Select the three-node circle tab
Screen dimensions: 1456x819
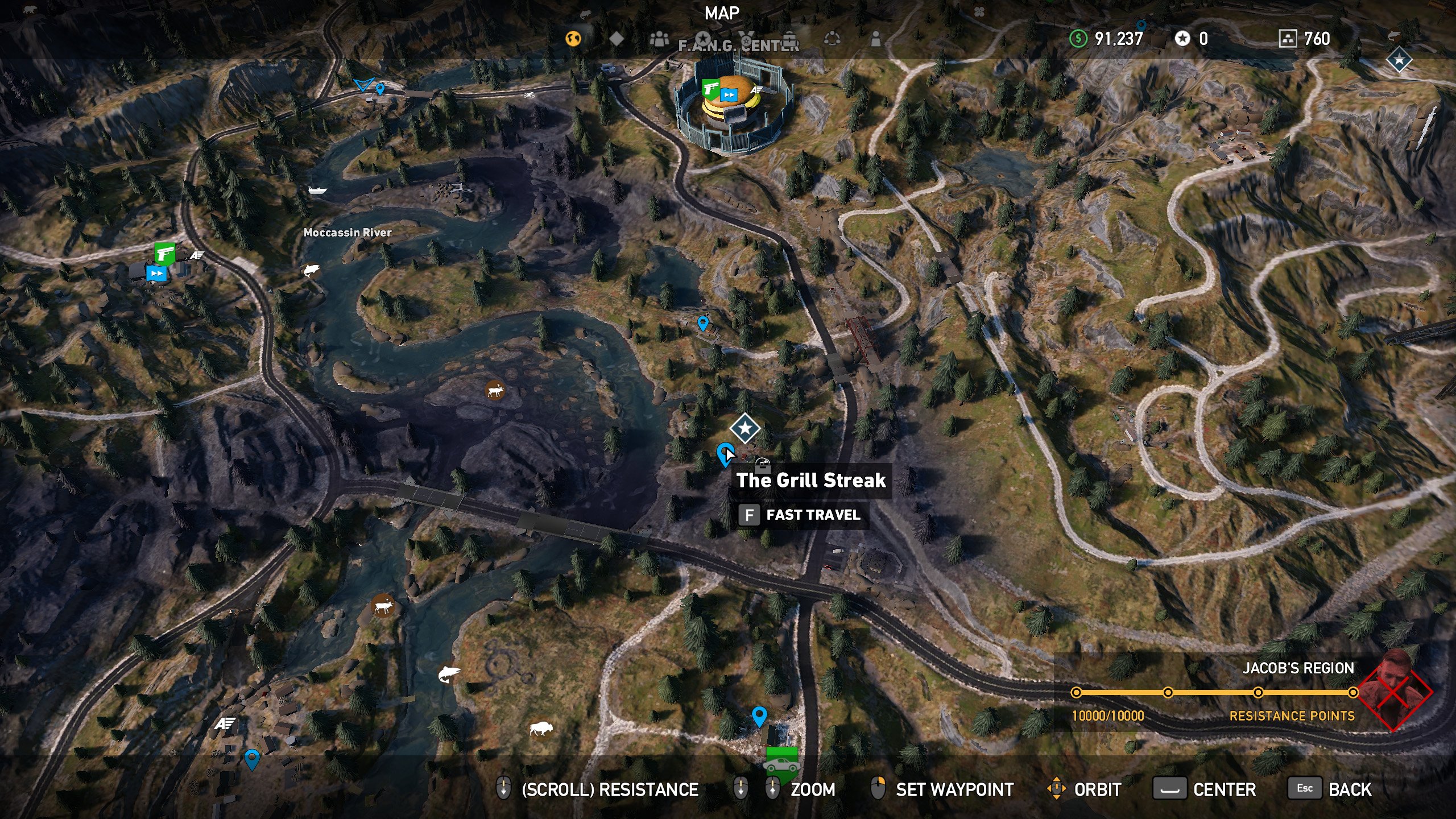coord(832,39)
